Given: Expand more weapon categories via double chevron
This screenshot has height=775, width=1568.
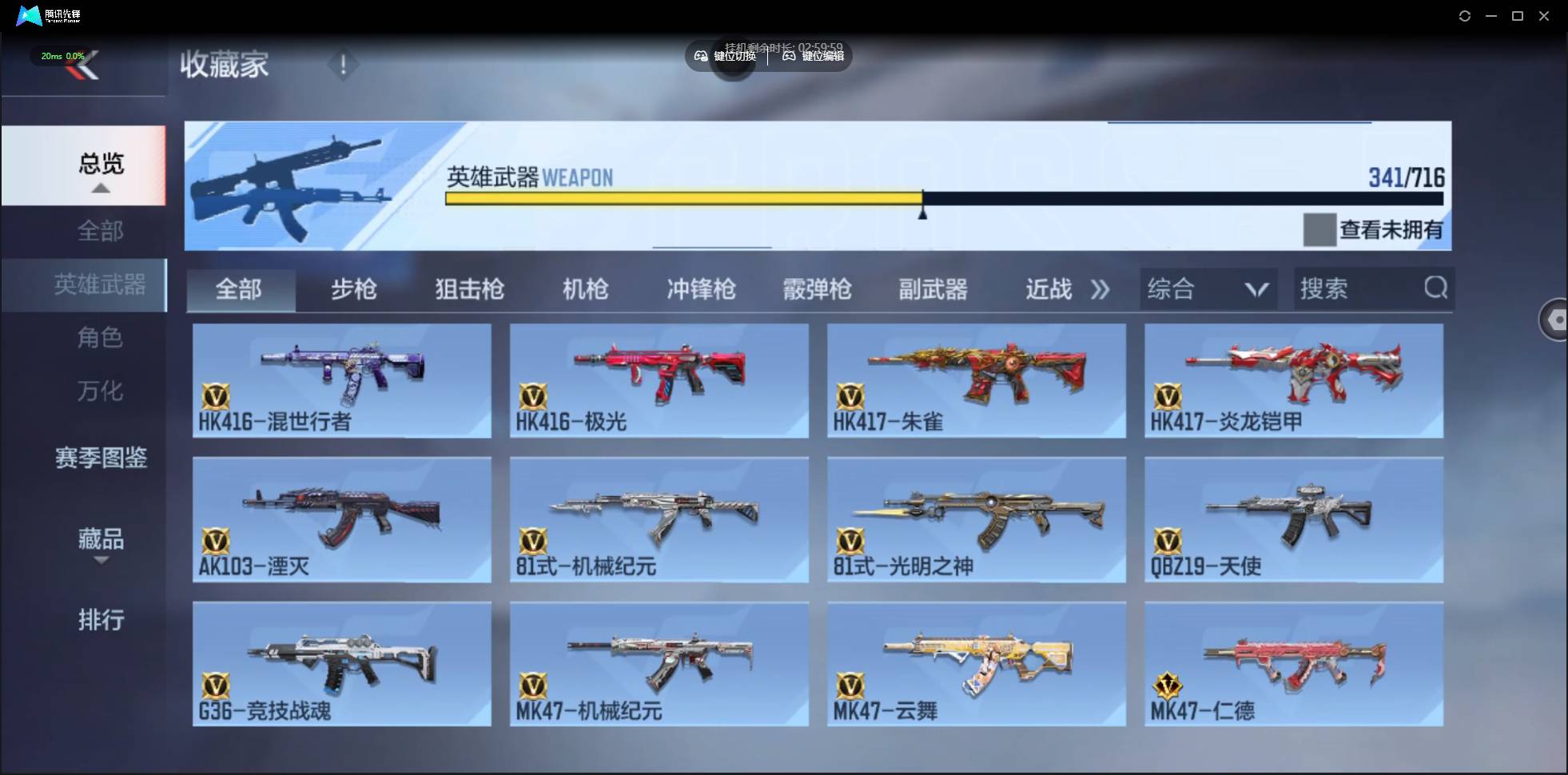Looking at the screenshot, I should click(1100, 289).
